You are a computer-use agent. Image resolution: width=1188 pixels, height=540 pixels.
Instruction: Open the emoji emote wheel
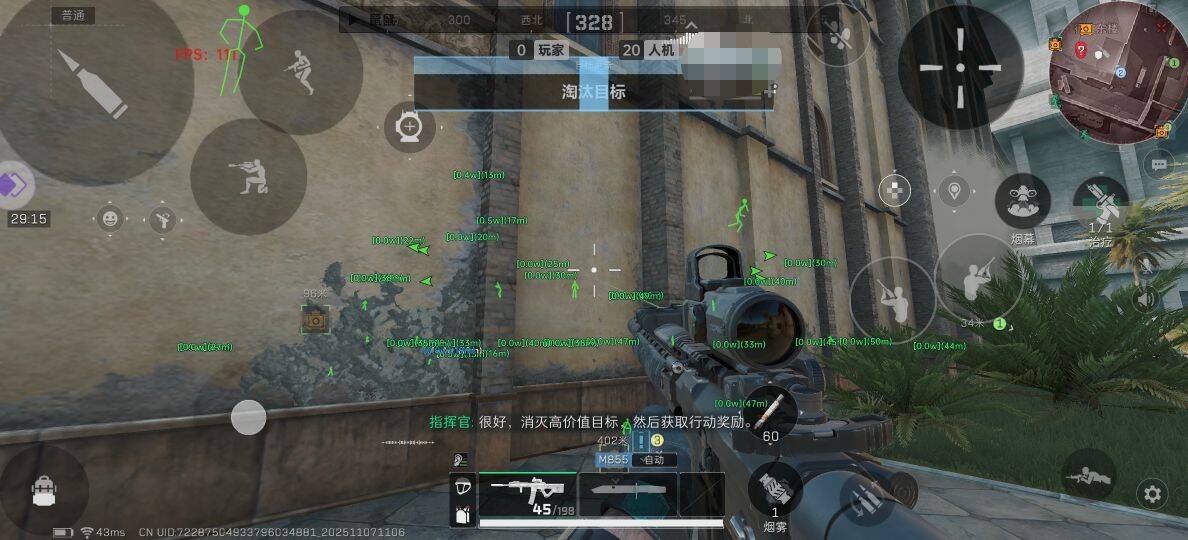[110, 218]
